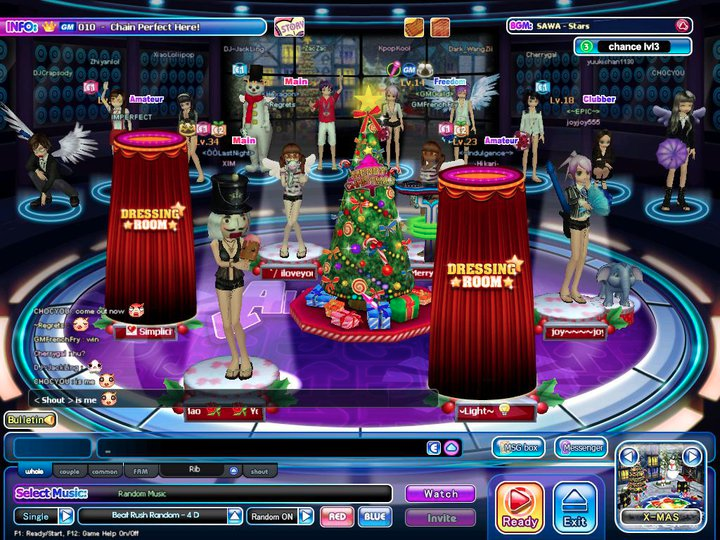Open the FAM chat tab
The image size is (720, 540).
(140, 471)
